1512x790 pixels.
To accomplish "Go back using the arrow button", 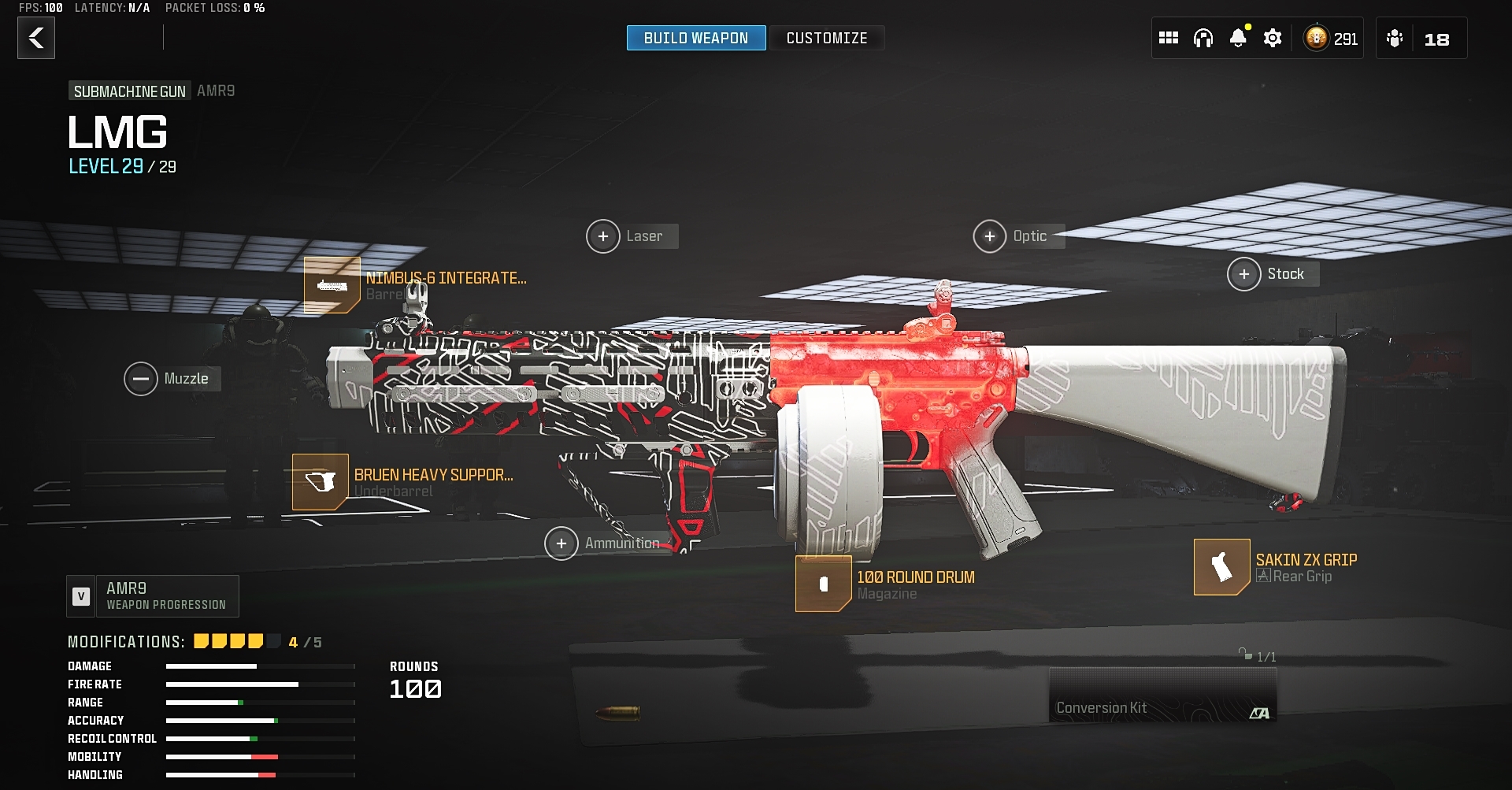I will 36,39.
